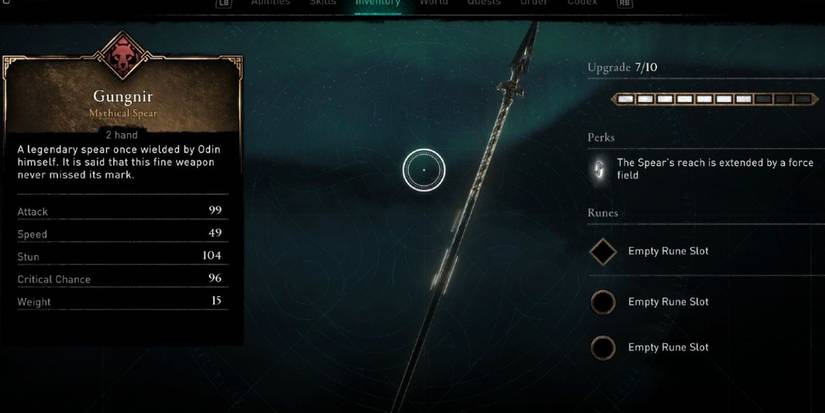Show the Quests tab

click(x=483, y=3)
